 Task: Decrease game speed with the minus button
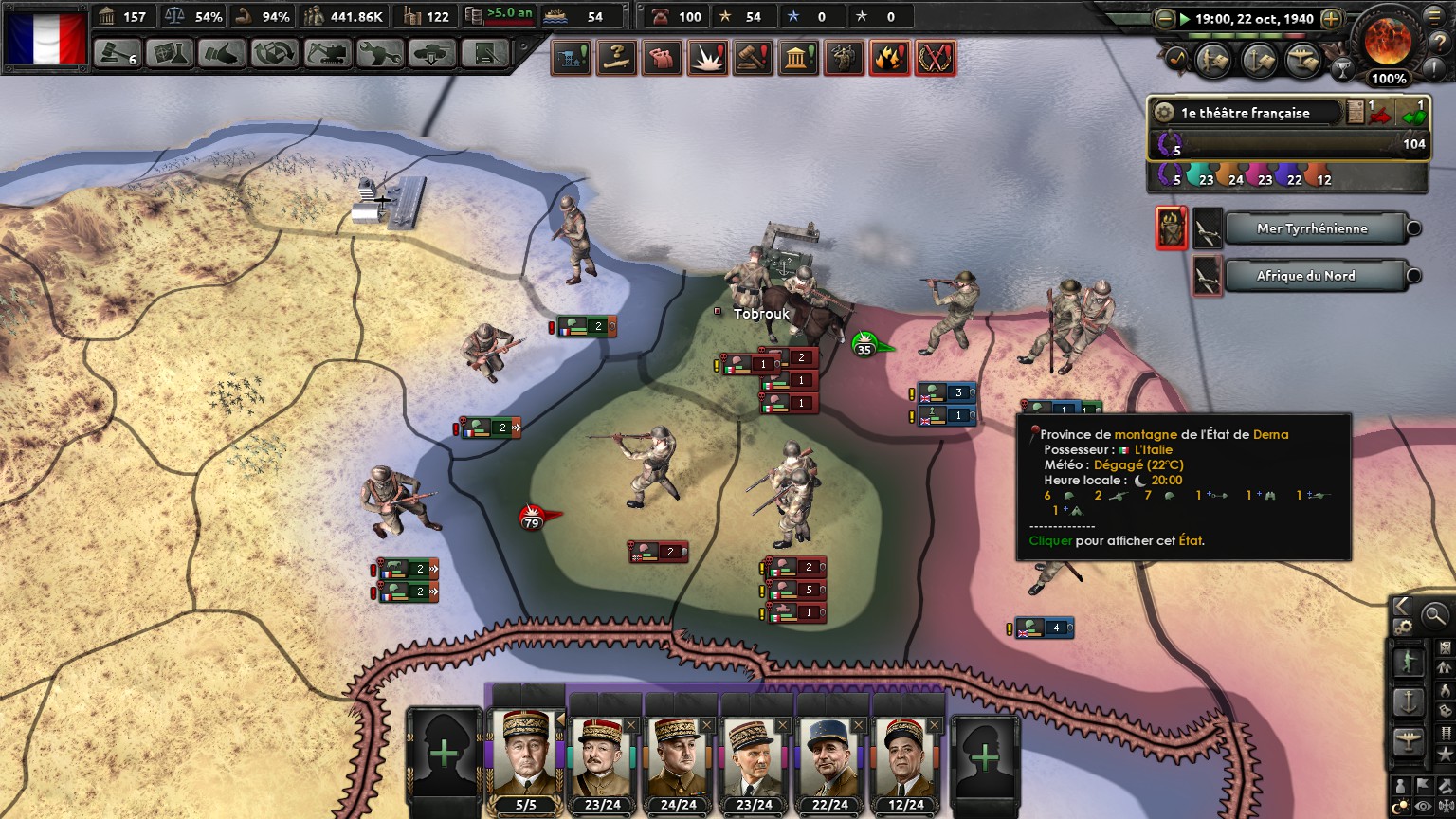coord(1165,19)
